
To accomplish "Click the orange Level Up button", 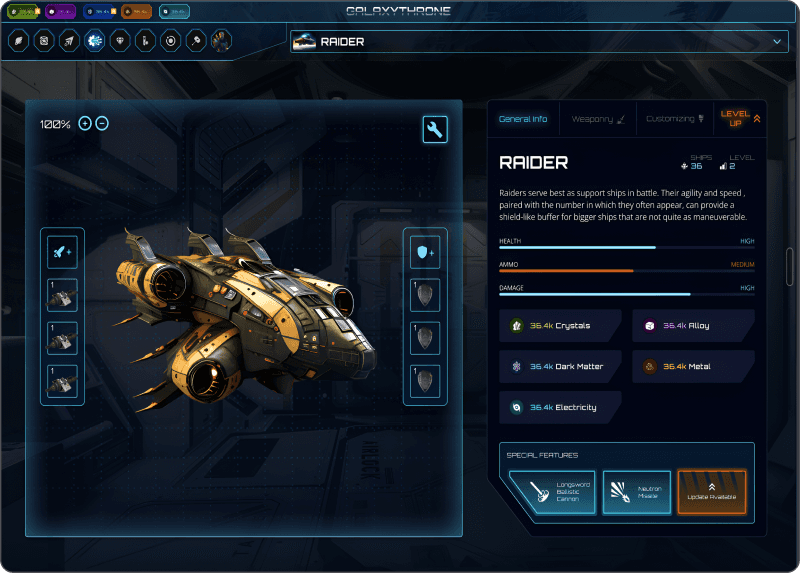I will (x=741, y=118).
